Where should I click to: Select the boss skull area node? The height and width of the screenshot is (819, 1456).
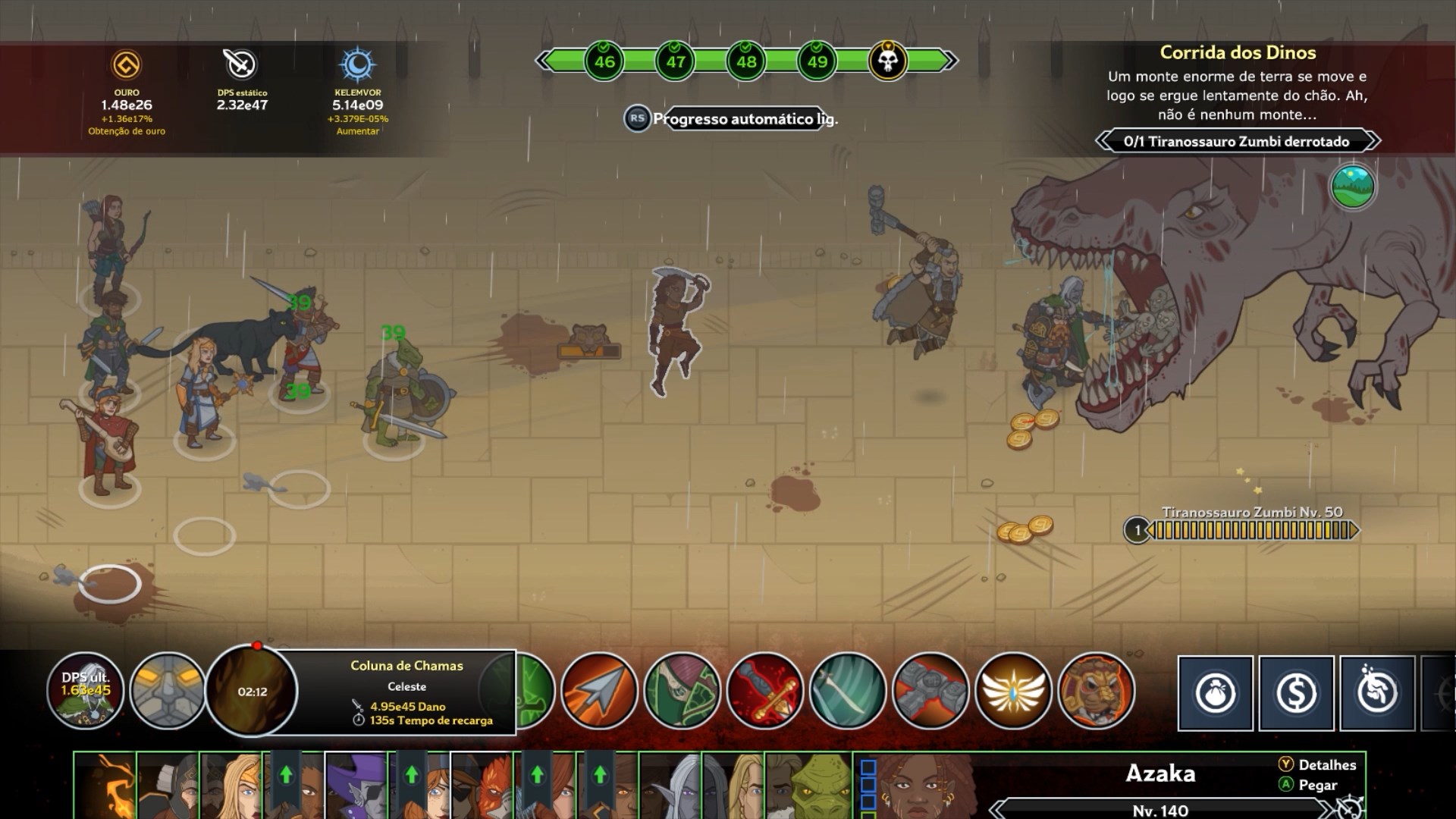click(x=887, y=61)
